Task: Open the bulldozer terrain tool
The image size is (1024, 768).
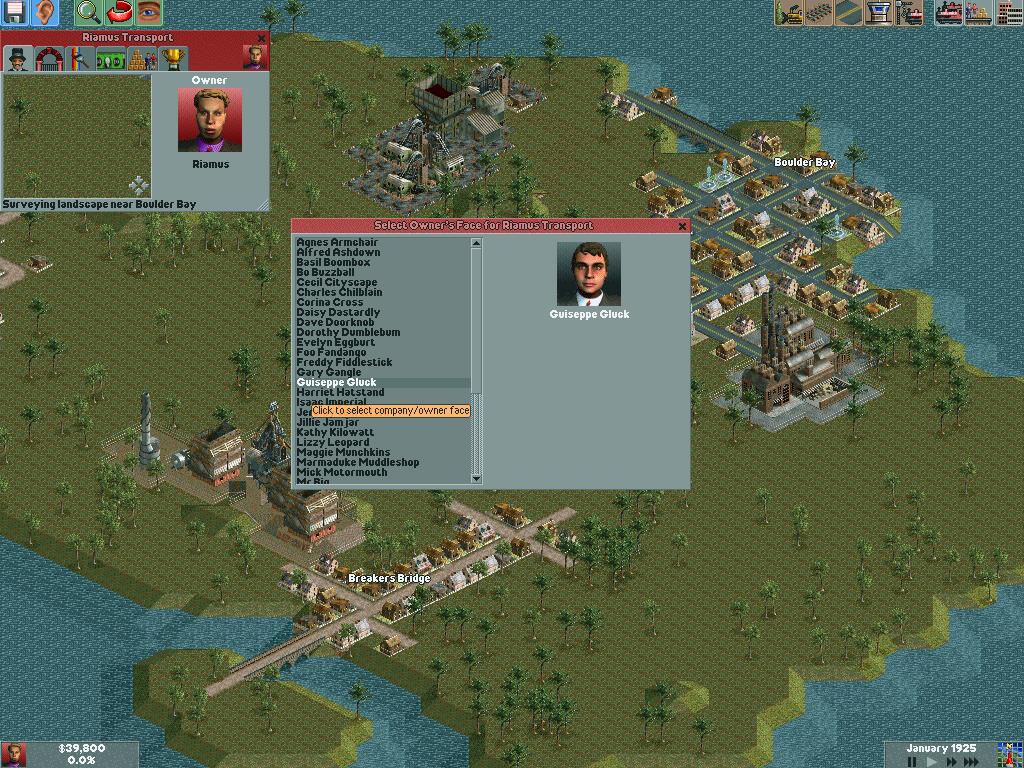Action: point(790,13)
